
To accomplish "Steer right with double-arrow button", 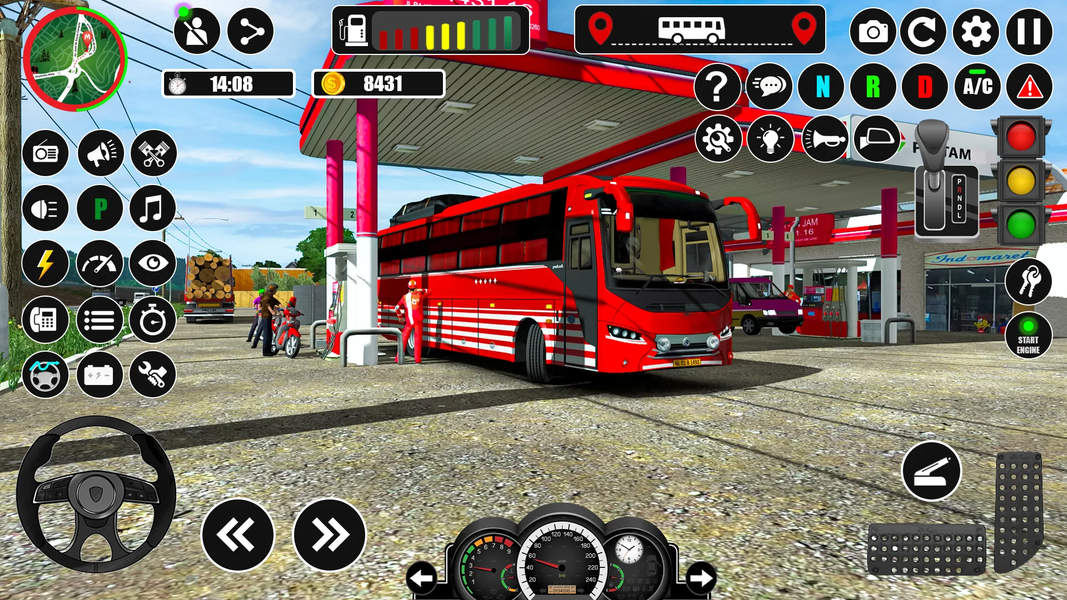I will tap(329, 535).
